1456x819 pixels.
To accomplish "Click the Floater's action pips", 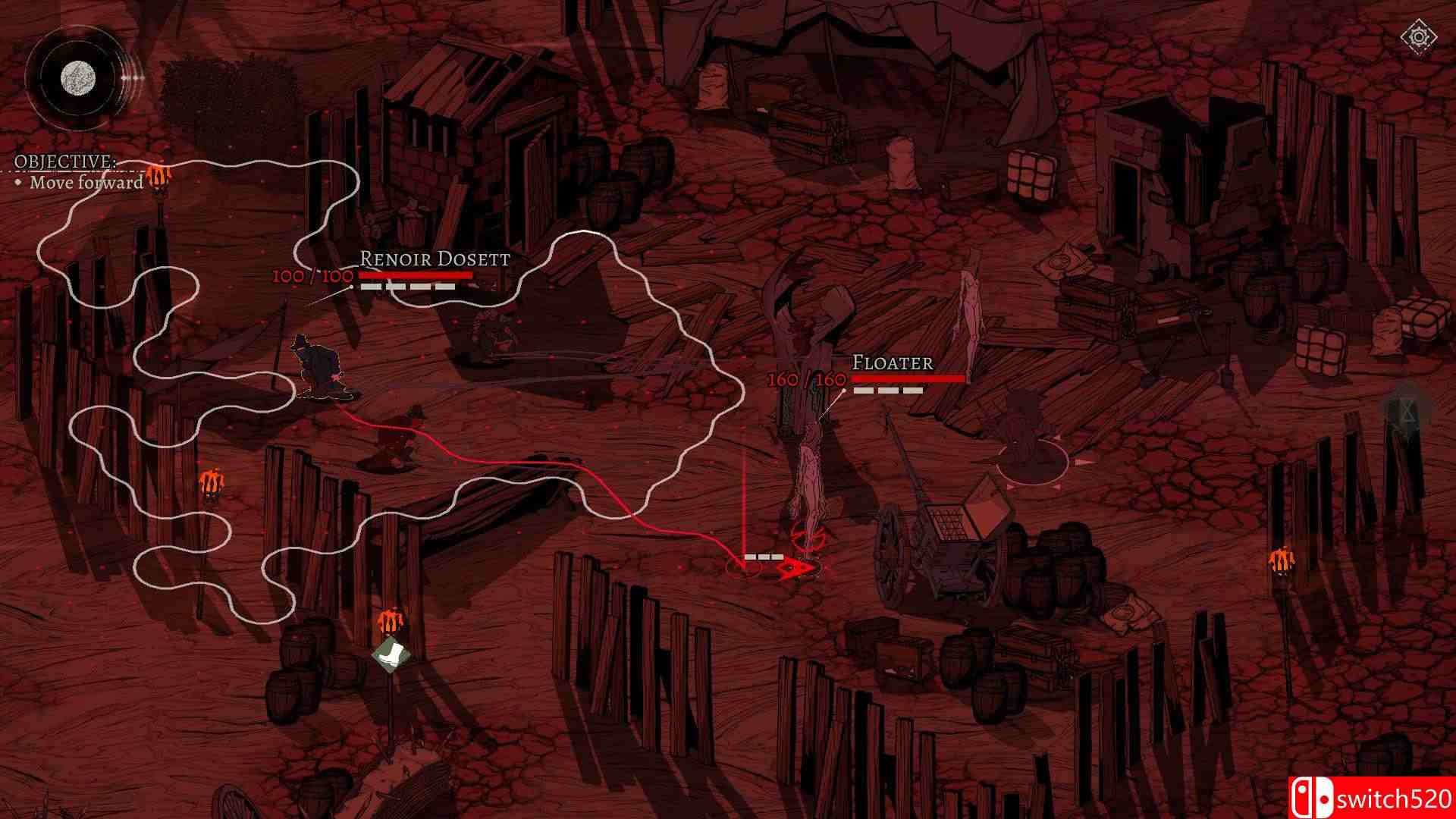I will click(887, 389).
